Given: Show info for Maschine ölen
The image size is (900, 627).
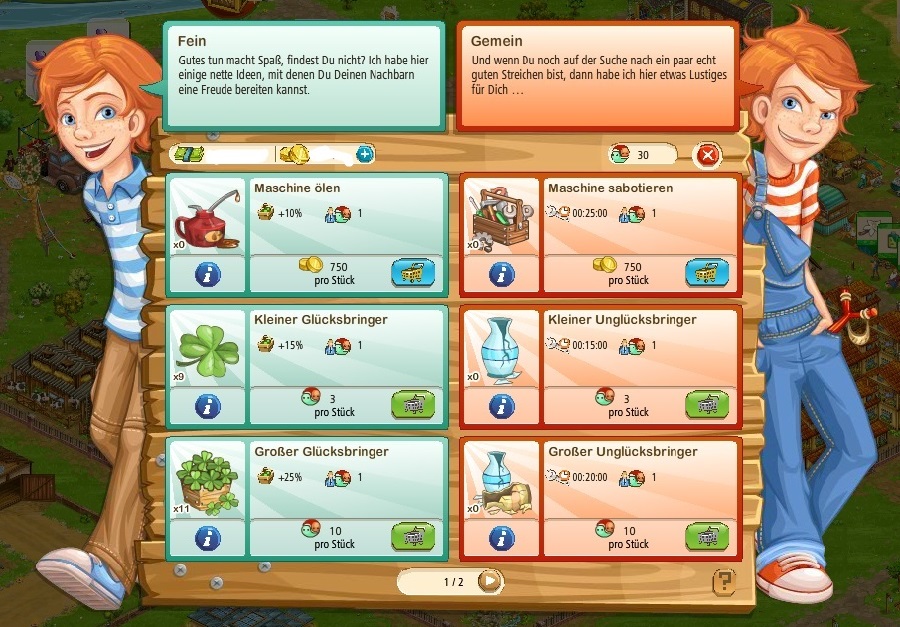Looking at the screenshot, I should tap(207, 274).
